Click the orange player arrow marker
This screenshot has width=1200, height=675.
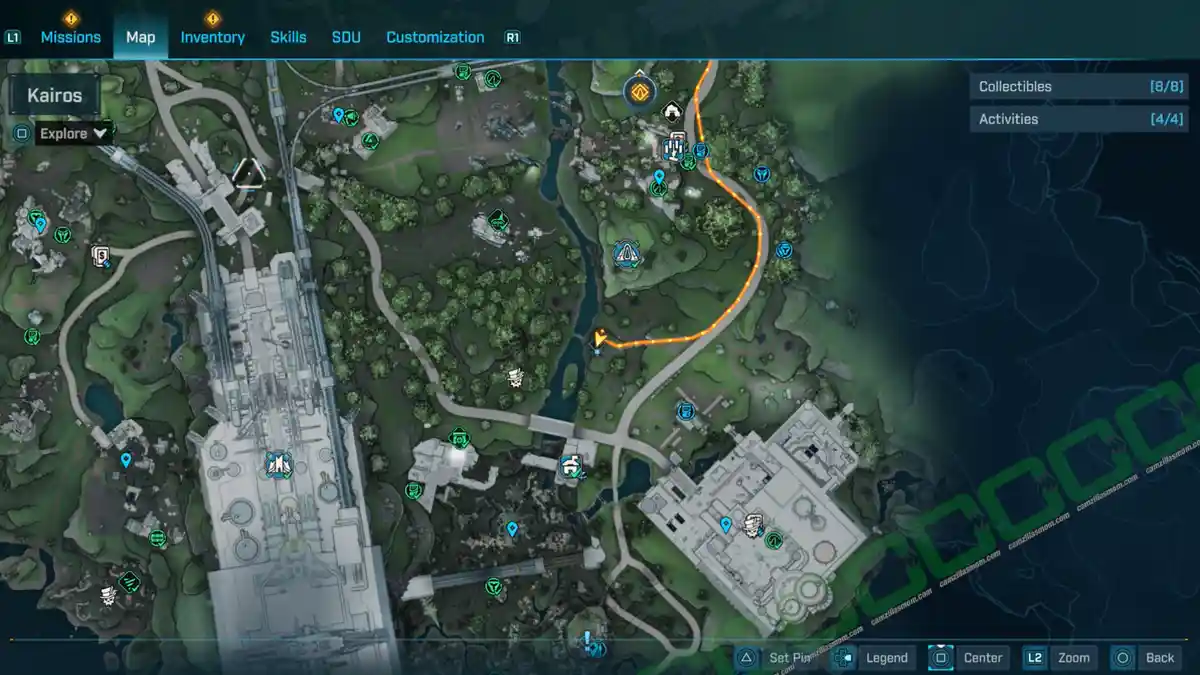(x=600, y=338)
